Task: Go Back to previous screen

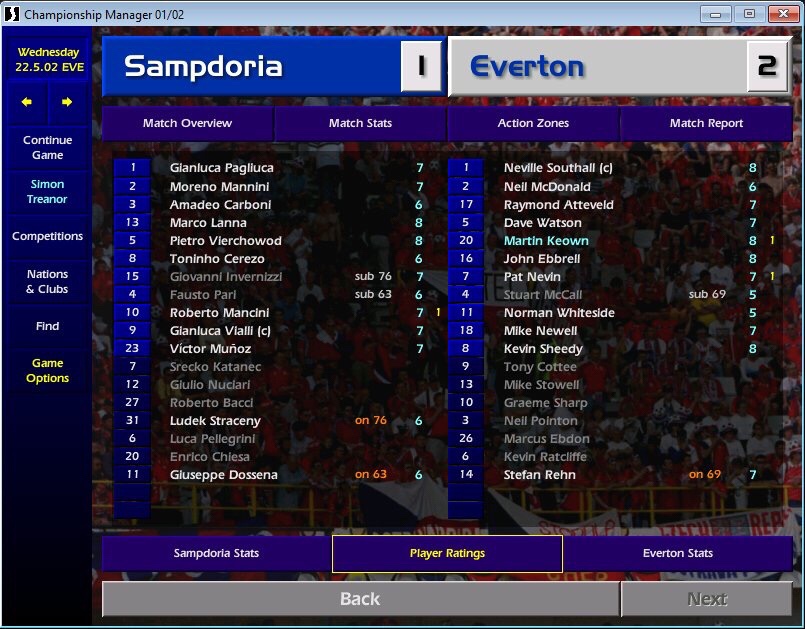Action: coord(360,599)
